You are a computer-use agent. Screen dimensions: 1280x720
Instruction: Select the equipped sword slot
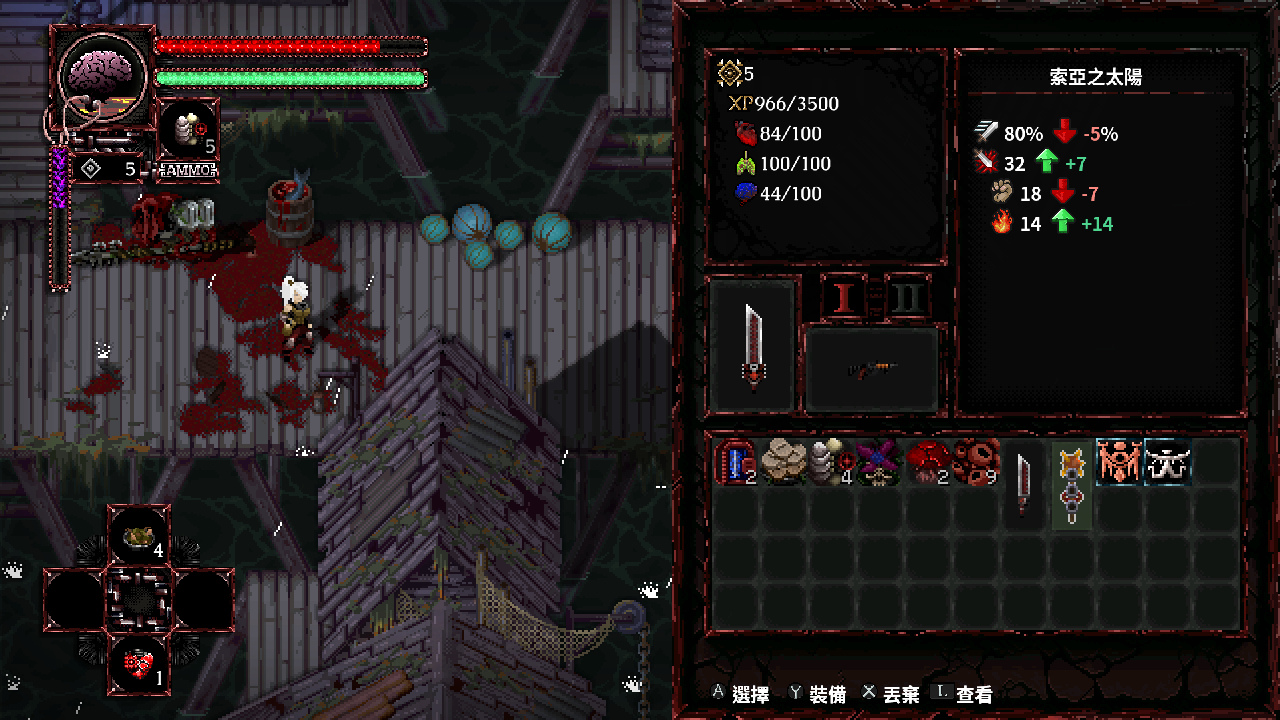tap(754, 345)
